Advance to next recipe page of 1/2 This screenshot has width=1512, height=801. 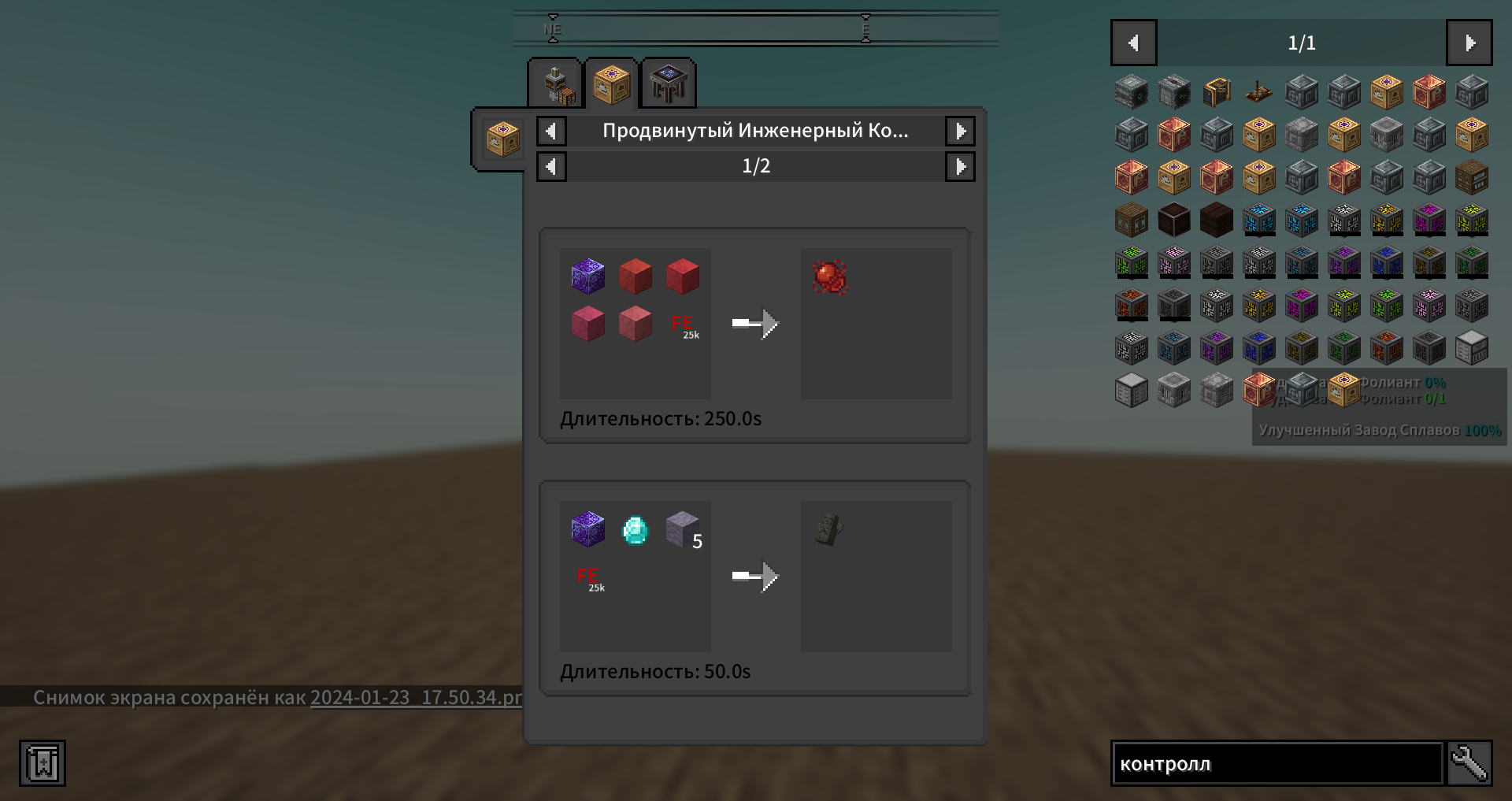point(960,166)
